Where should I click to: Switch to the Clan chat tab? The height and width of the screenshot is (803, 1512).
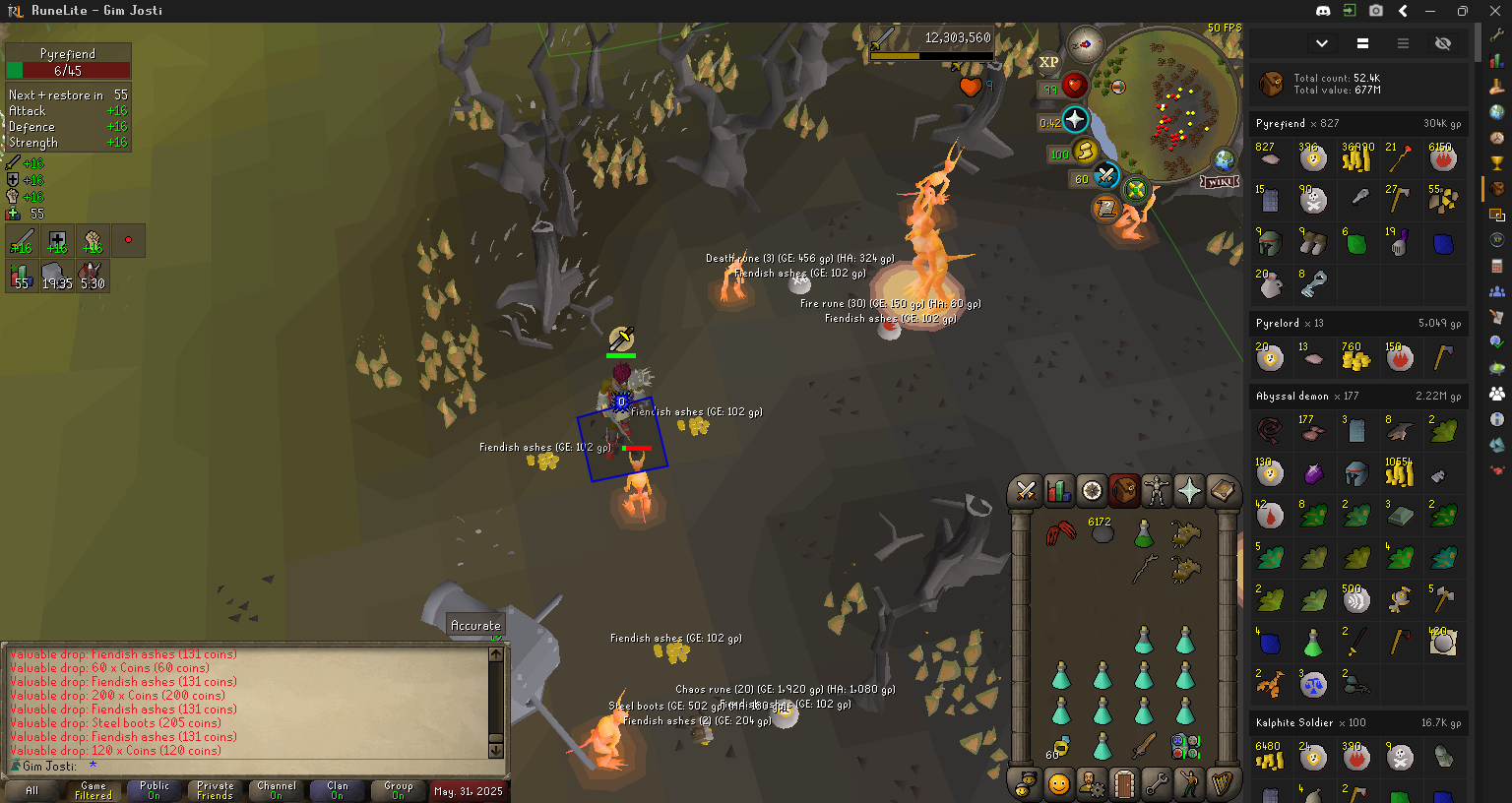[338, 790]
